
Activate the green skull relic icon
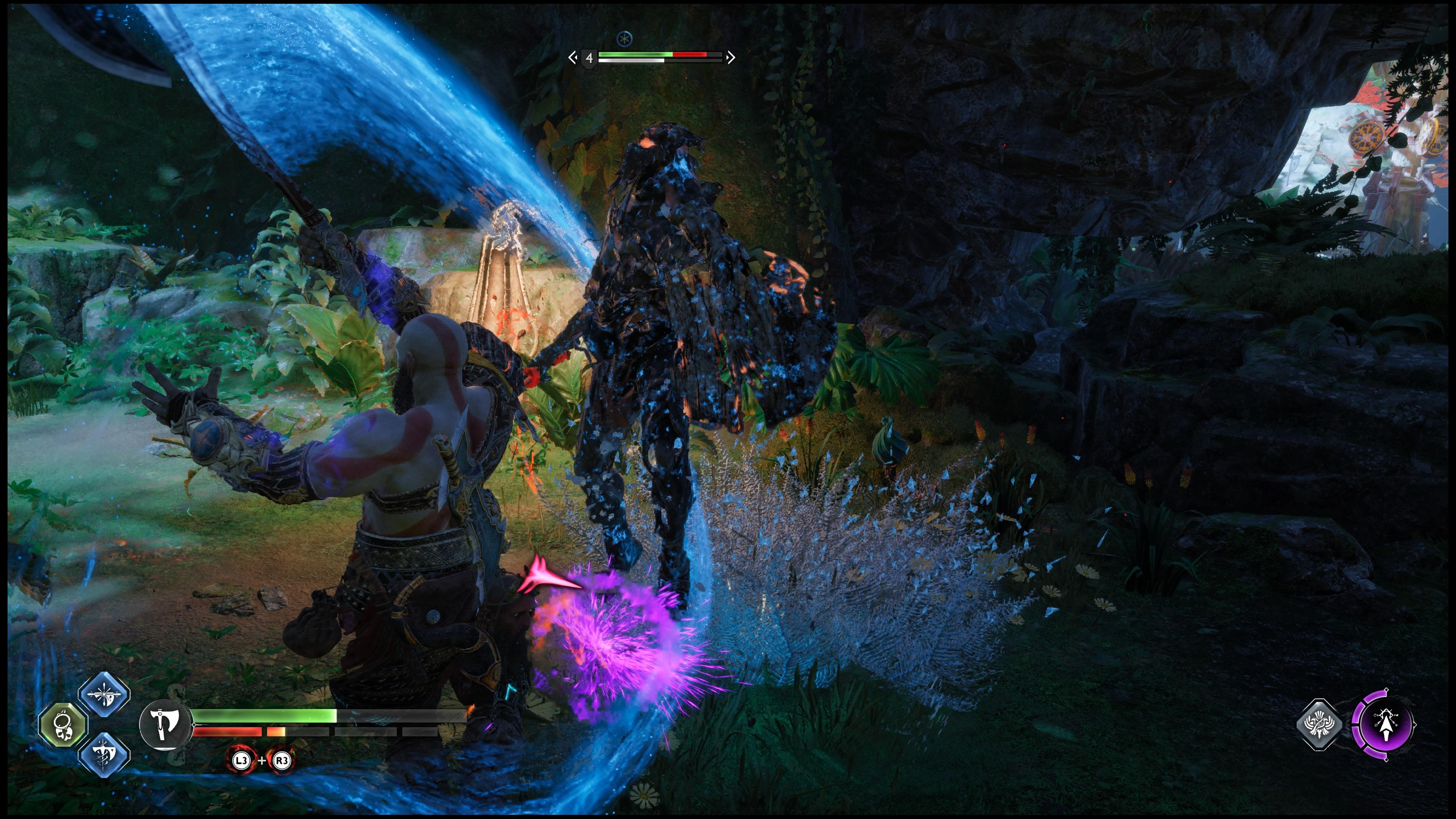[x=63, y=725]
